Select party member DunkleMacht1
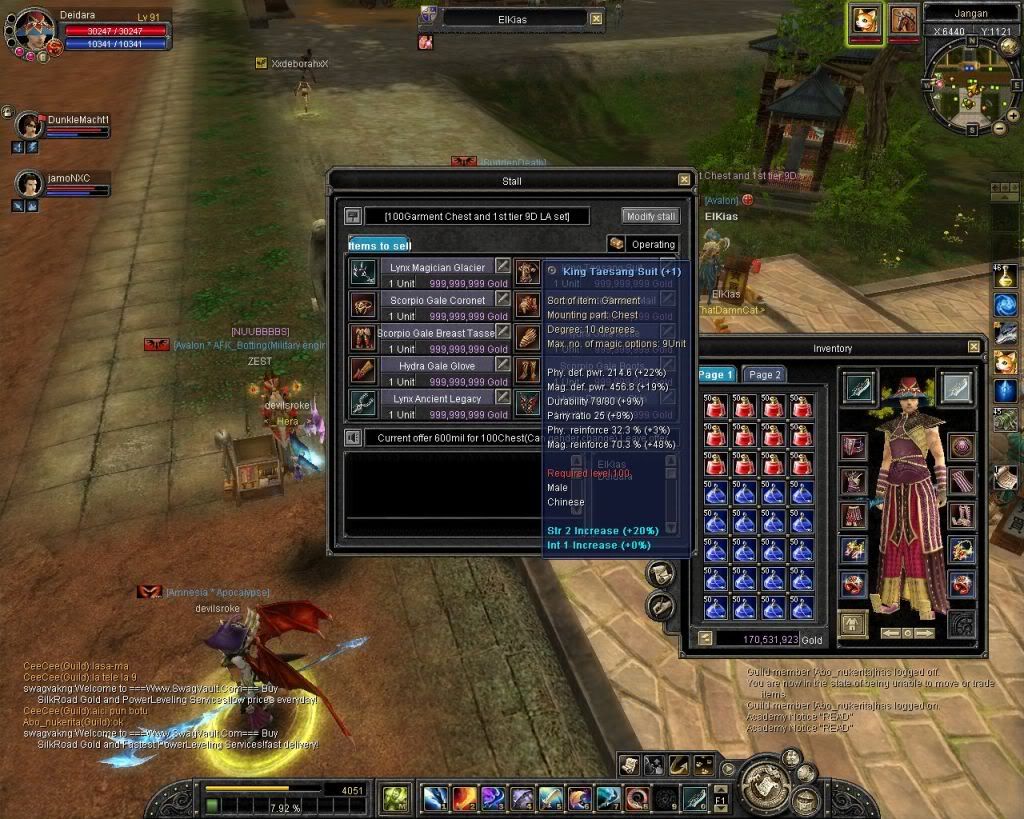1024x819 pixels. 31,125
